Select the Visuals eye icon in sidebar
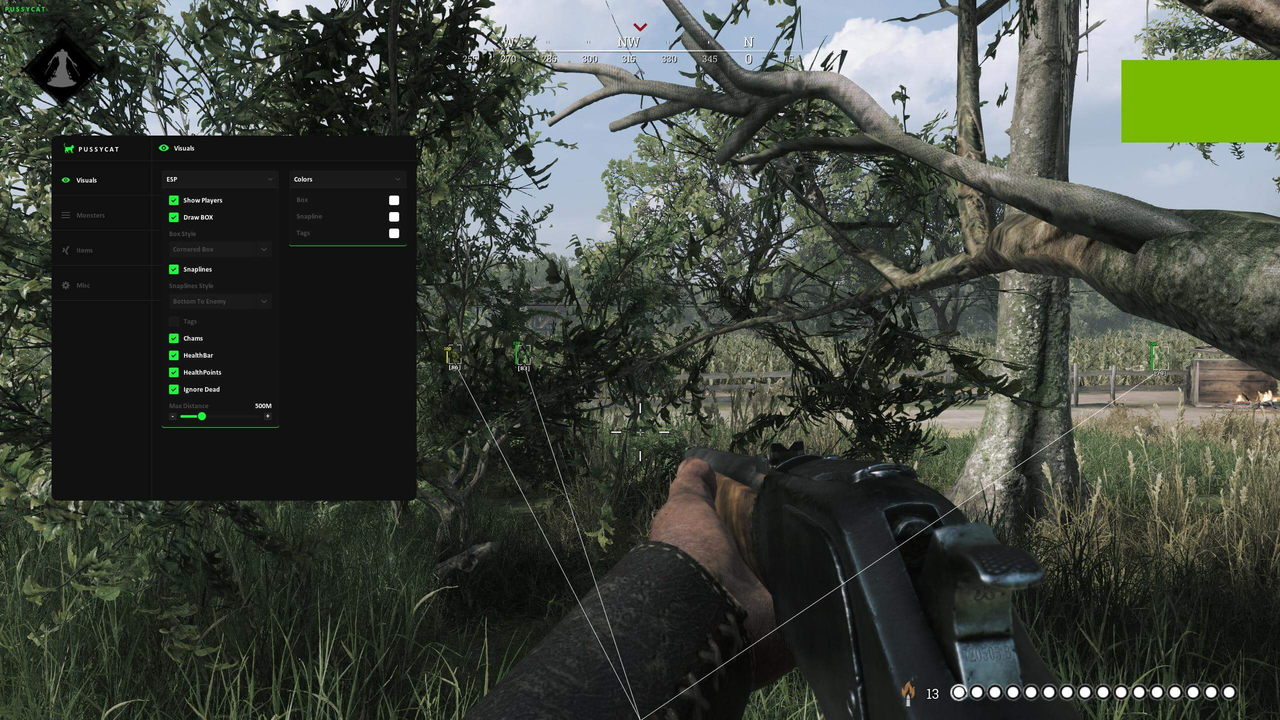The image size is (1280, 720). pos(65,180)
